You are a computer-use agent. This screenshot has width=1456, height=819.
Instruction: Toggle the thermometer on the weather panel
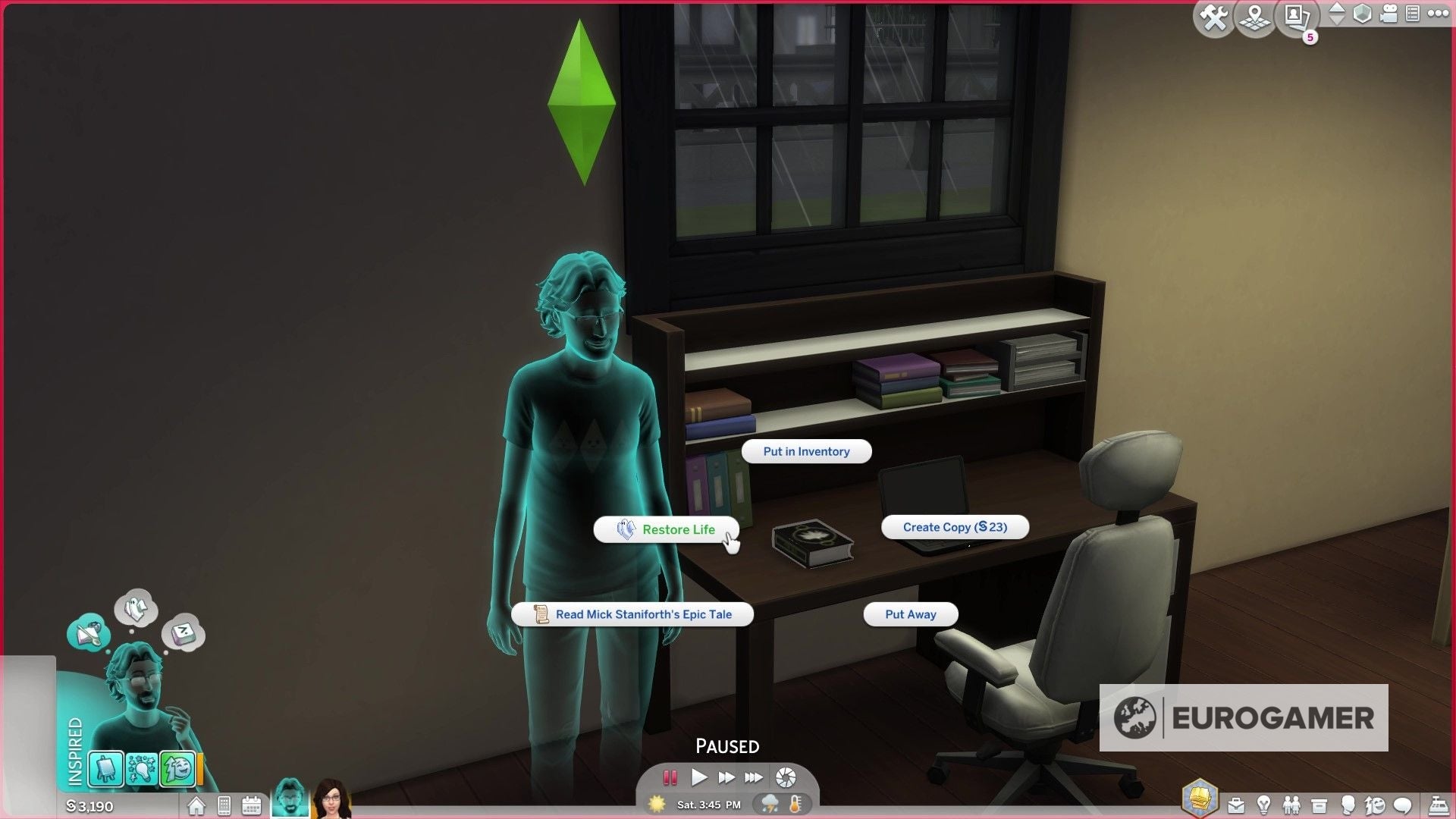coord(795,805)
